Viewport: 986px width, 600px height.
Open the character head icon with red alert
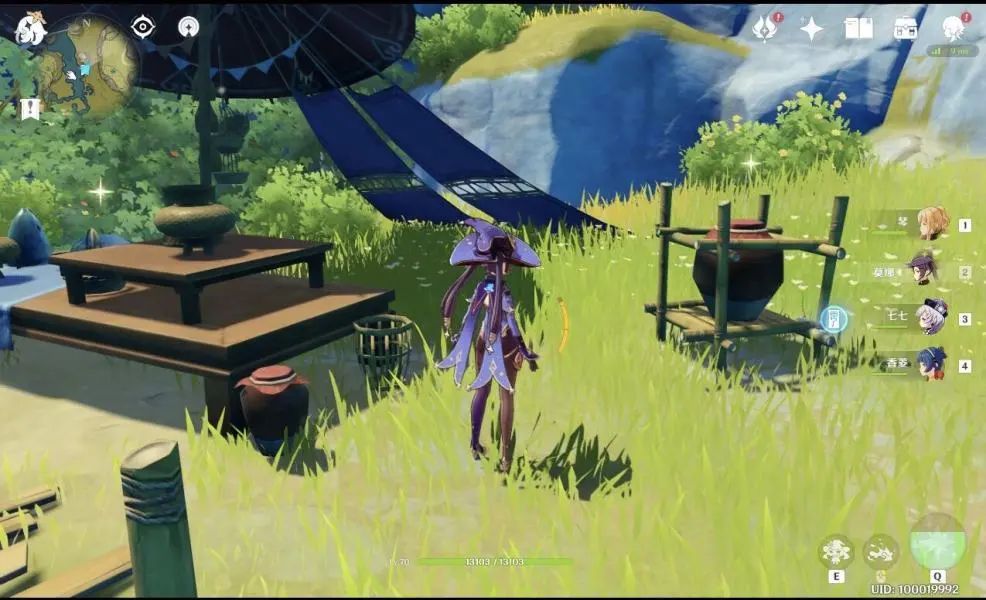[x=953, y=27]
